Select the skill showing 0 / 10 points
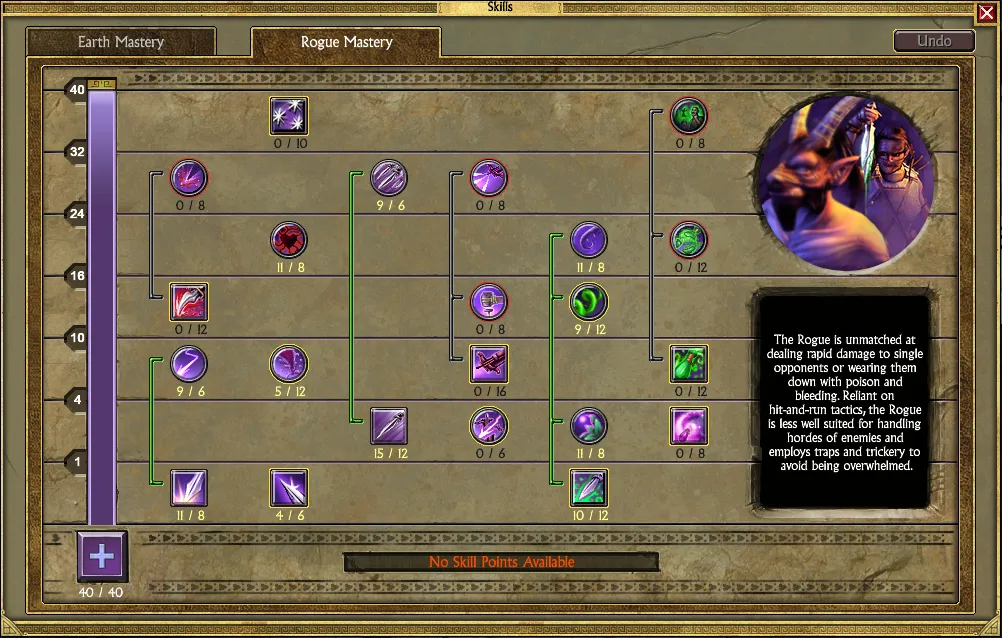Screen dimensions: 1002x638 tap(289, 116)
